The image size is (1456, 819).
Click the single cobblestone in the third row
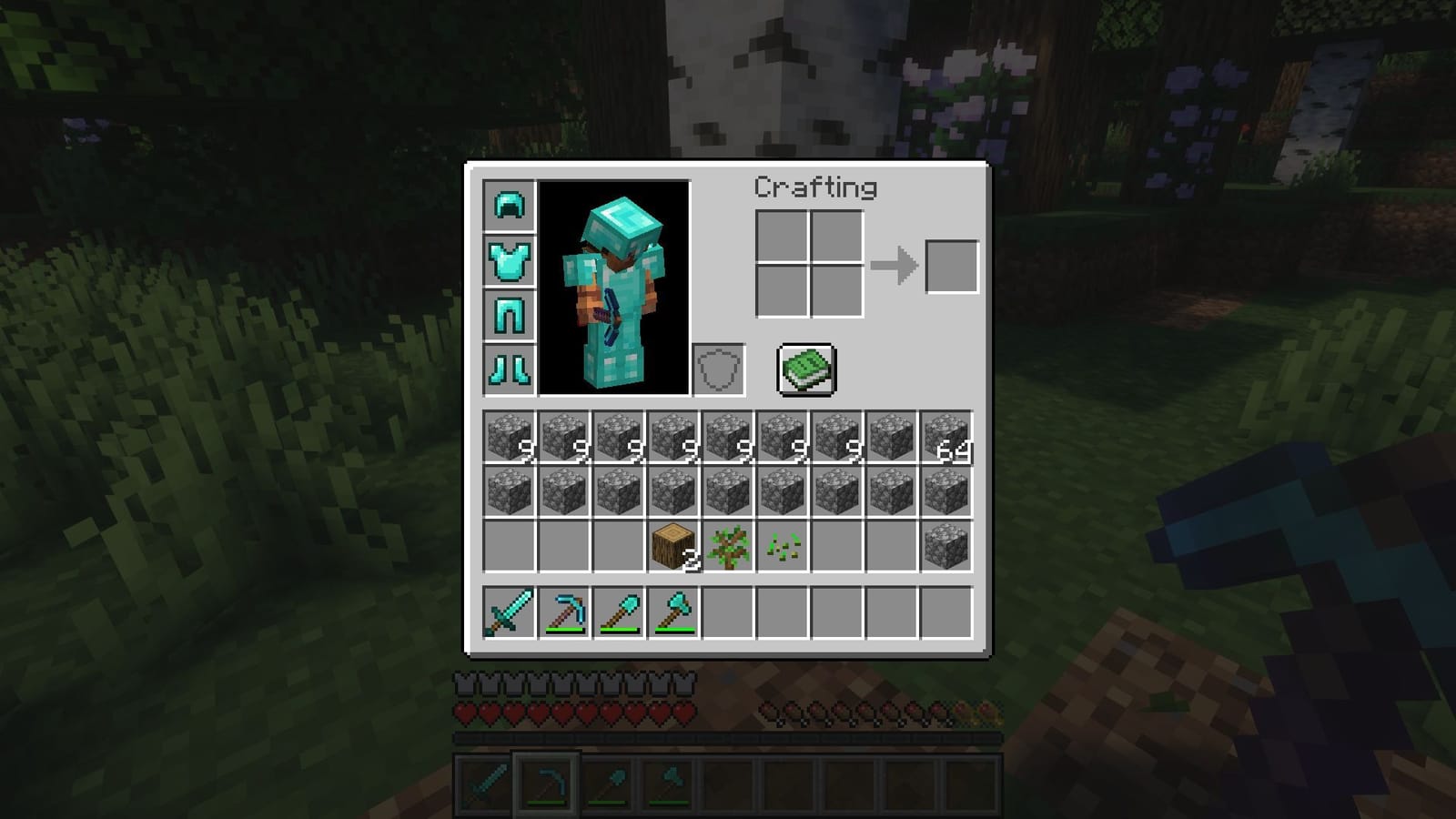pyautogui.click(x=948, y=546)
